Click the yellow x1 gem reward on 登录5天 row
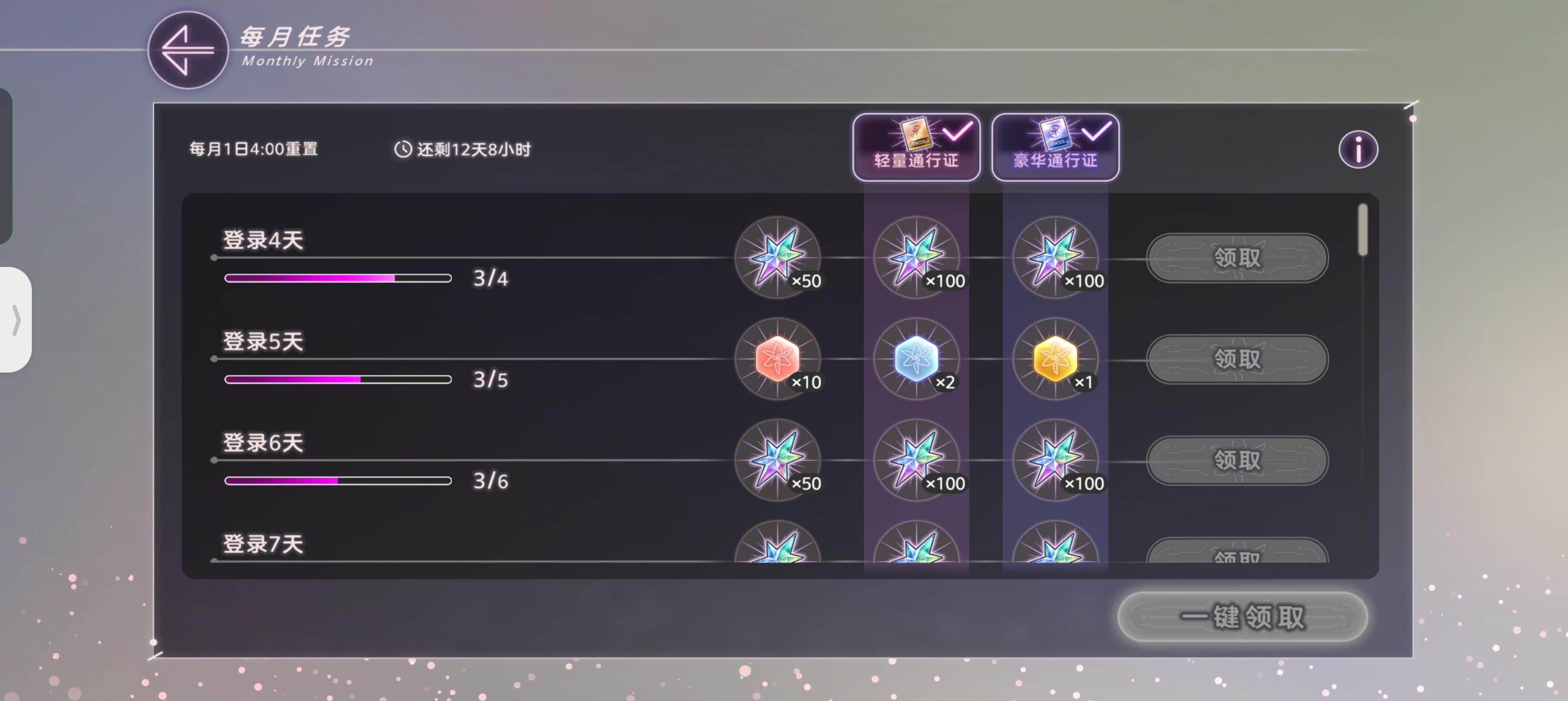The height and width of the screenshot is (701, 1568). click(1055, 359)
